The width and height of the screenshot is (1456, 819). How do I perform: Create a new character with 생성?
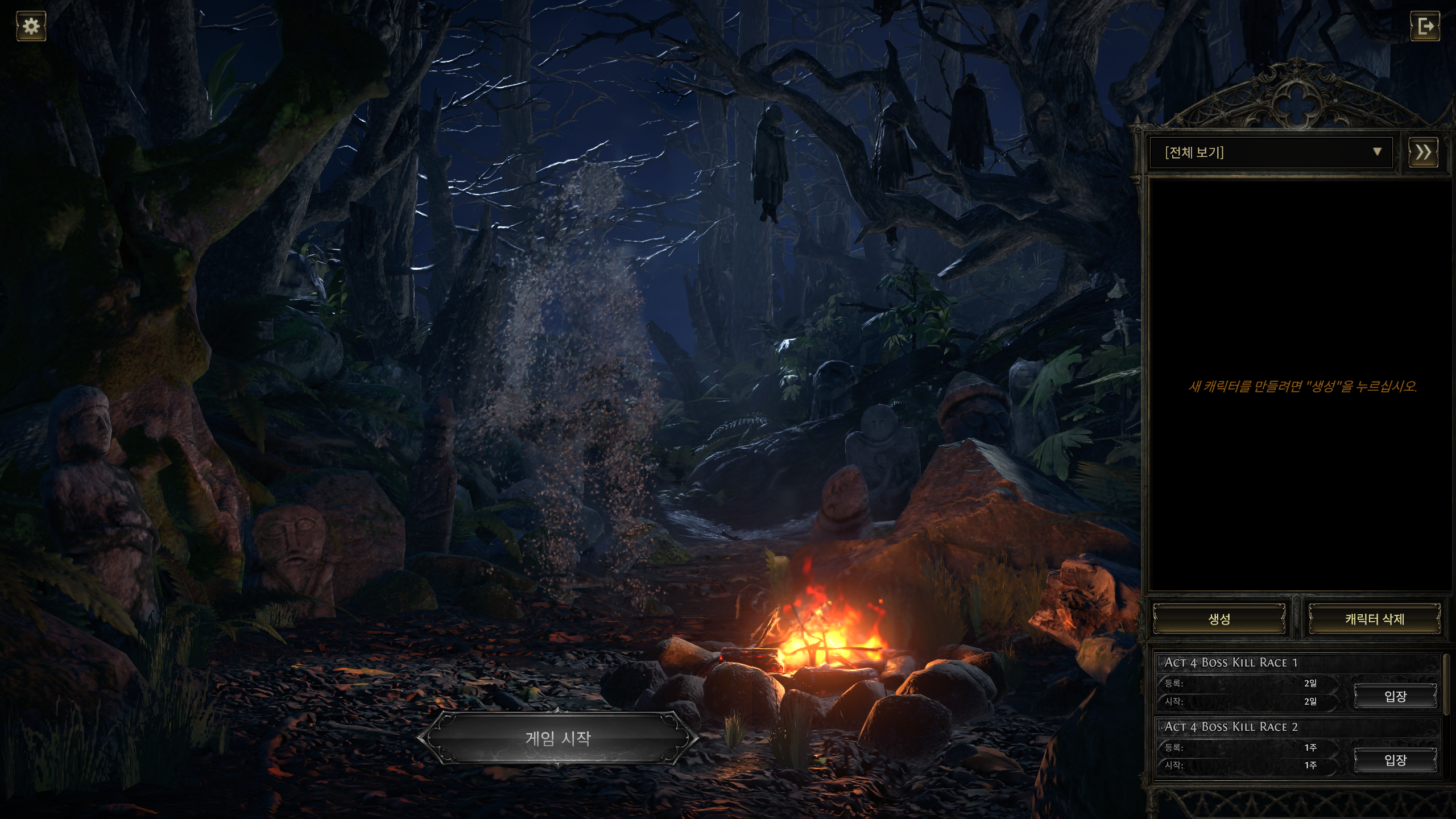(1219, 619)
